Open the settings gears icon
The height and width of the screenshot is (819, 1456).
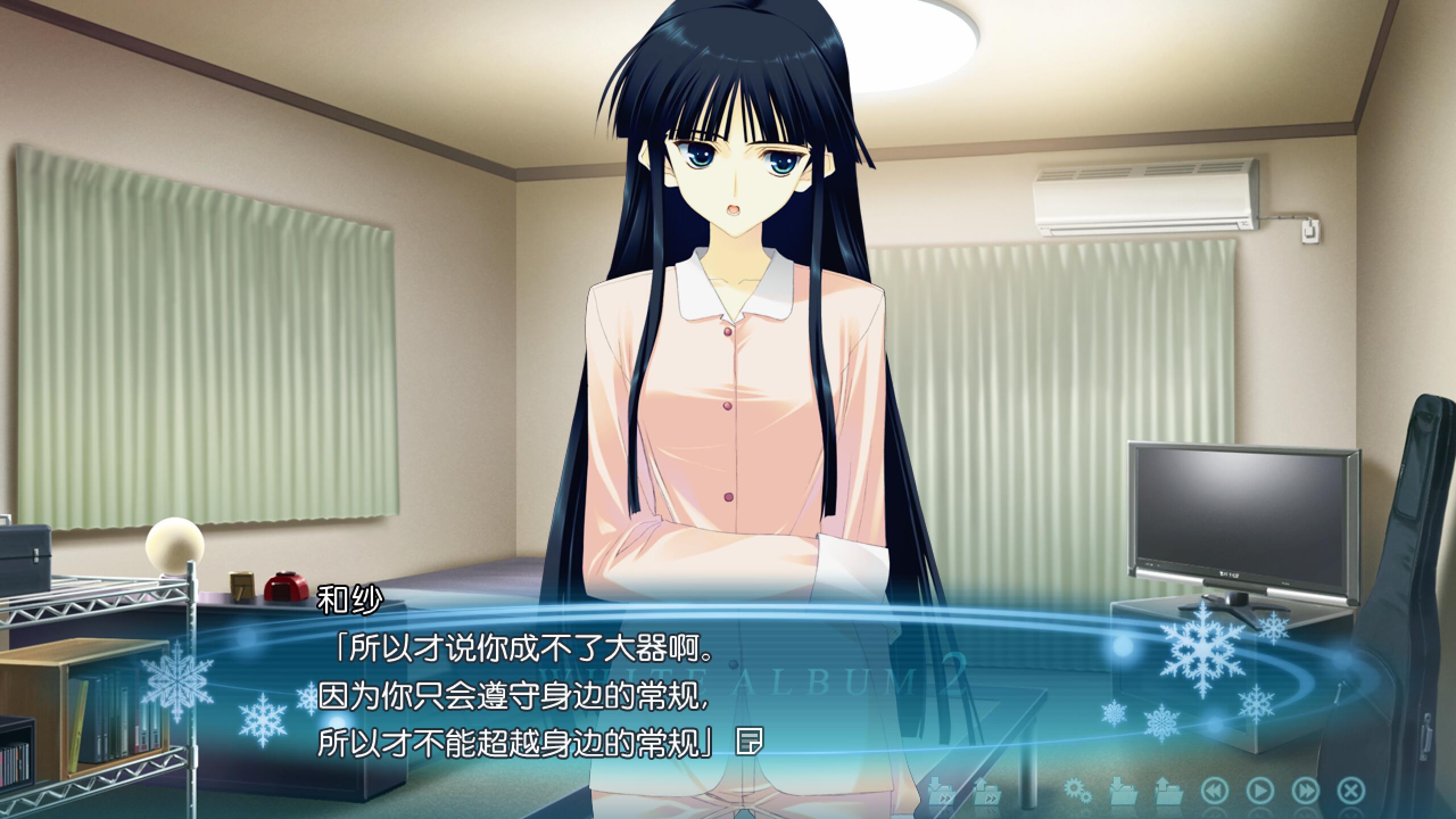coord(1077,791)
